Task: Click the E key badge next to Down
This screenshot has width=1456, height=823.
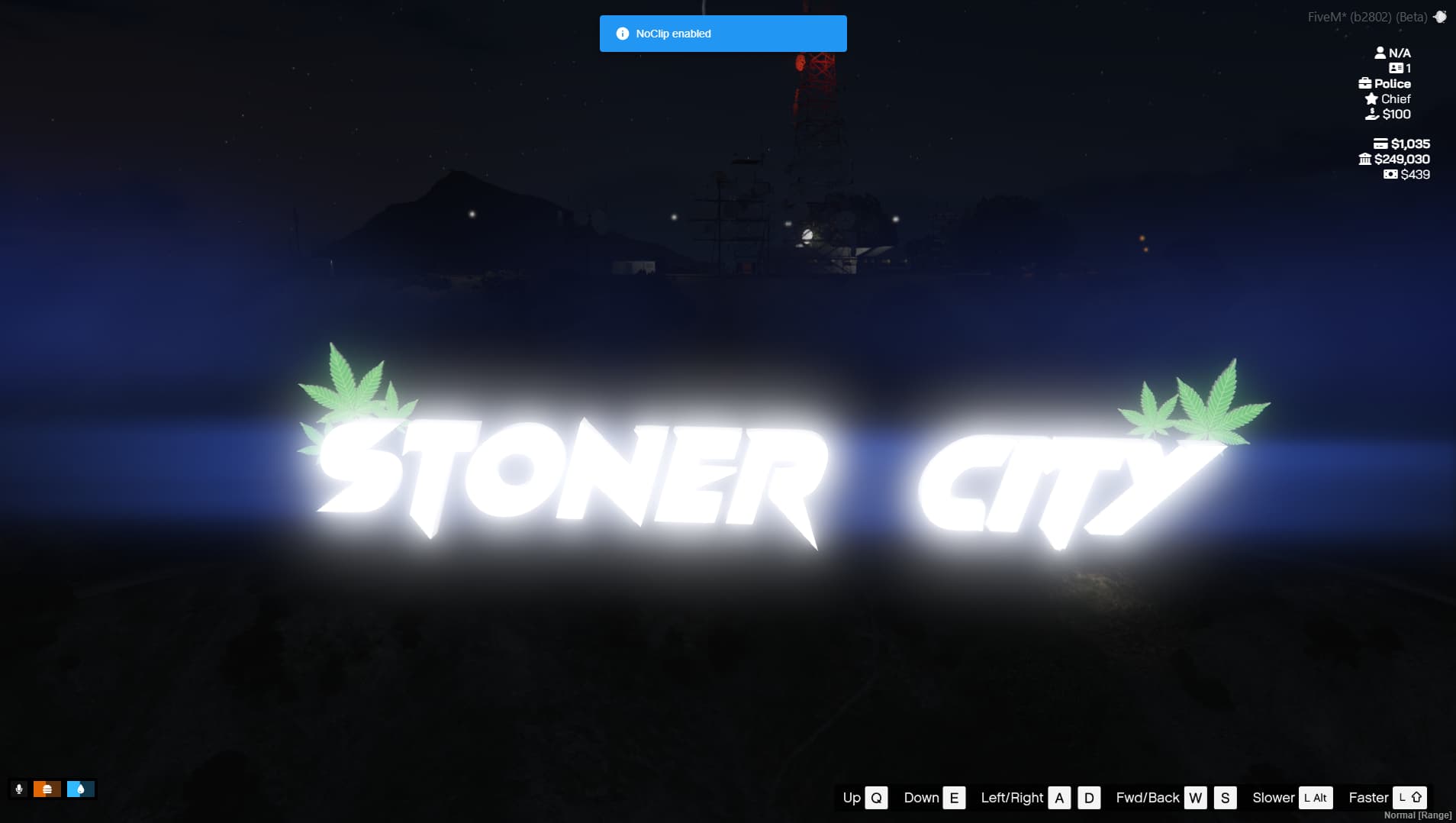Action: pyautogui.click(x=953, y=797)
